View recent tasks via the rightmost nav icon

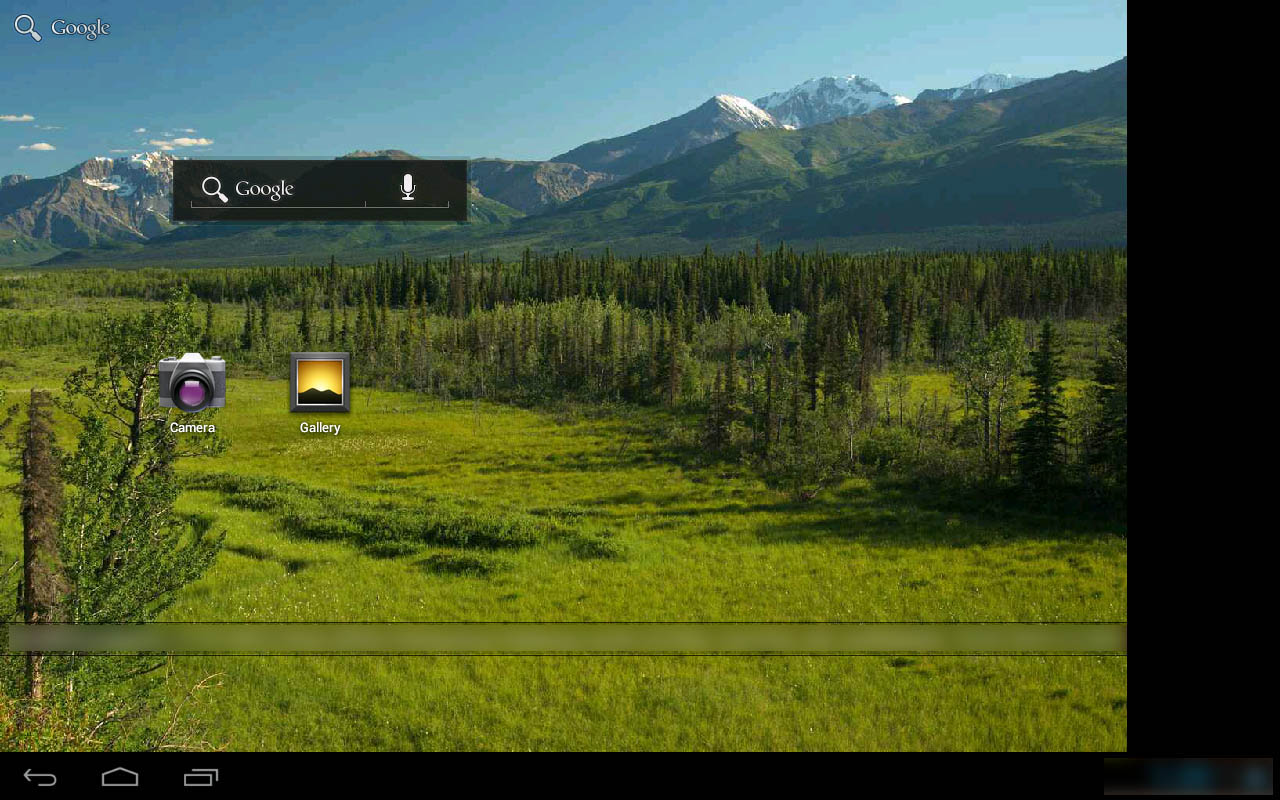point(201,776)
